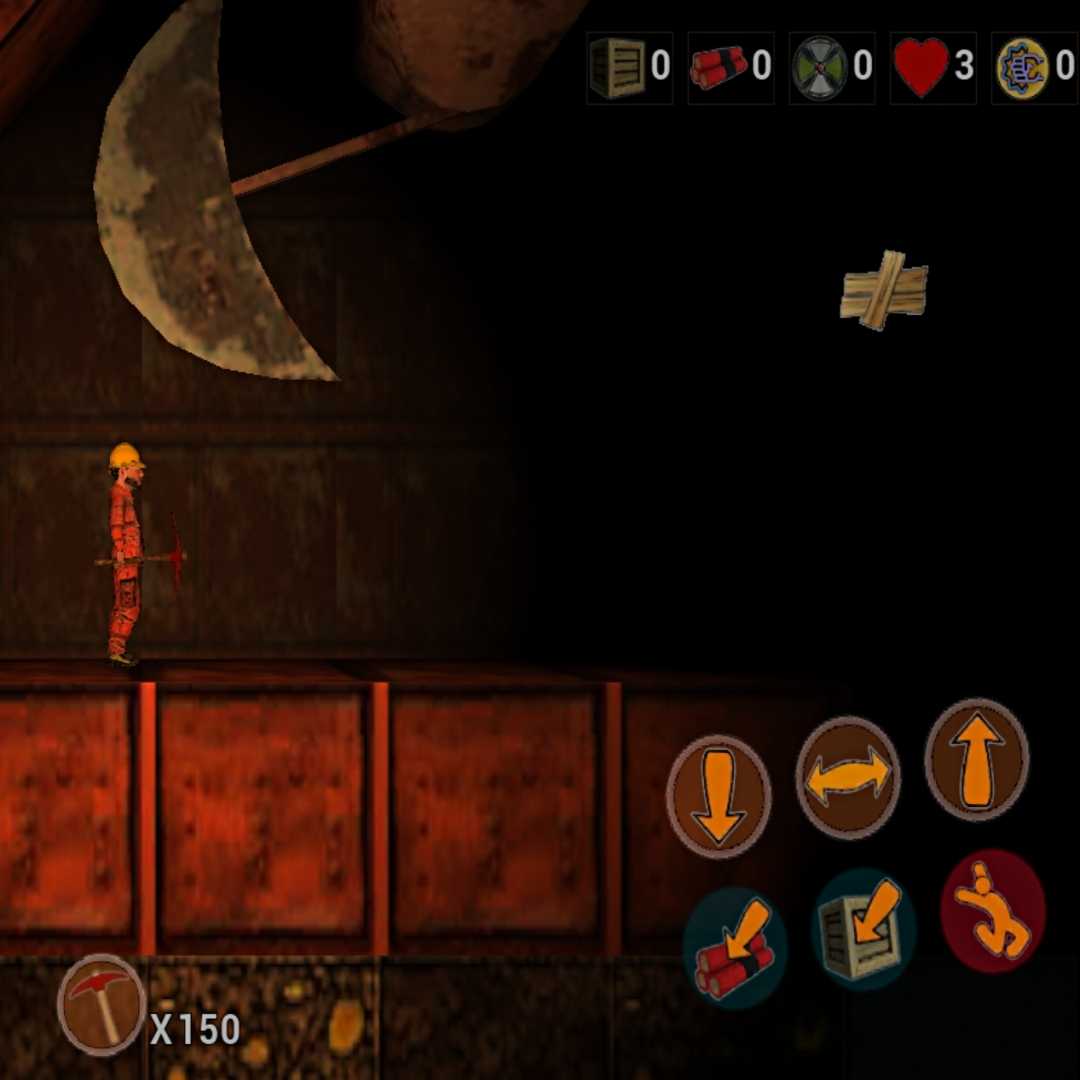1080x1080 pixels.
Task: Tap the left-right double arrow button
Action: click(x=847, y=777)
